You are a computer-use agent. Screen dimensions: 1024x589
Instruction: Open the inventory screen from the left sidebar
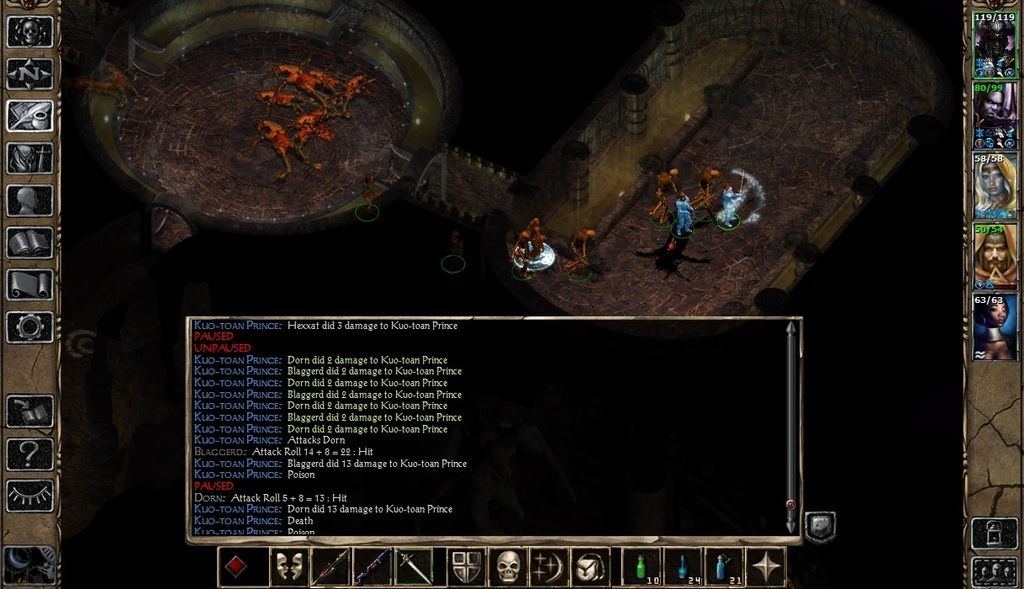tap(30, 158)
